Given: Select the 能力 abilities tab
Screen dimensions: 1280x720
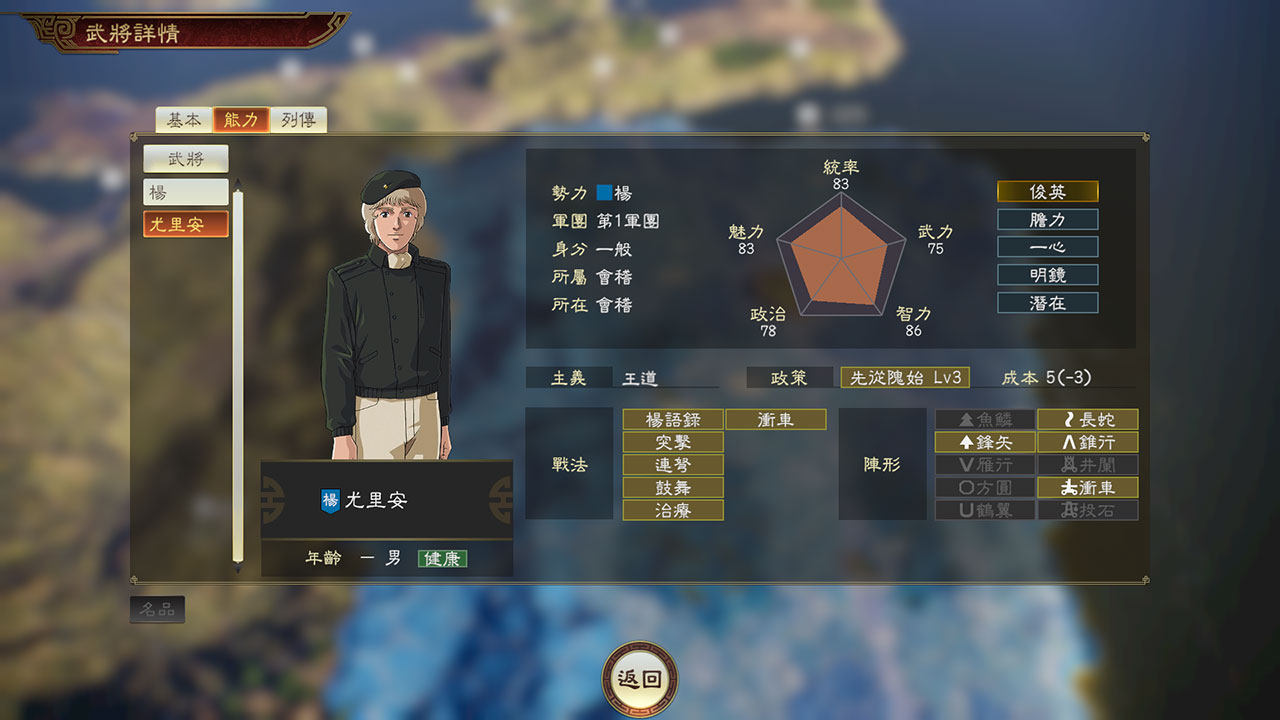Looking at the screenshot, I should (241, 120).
